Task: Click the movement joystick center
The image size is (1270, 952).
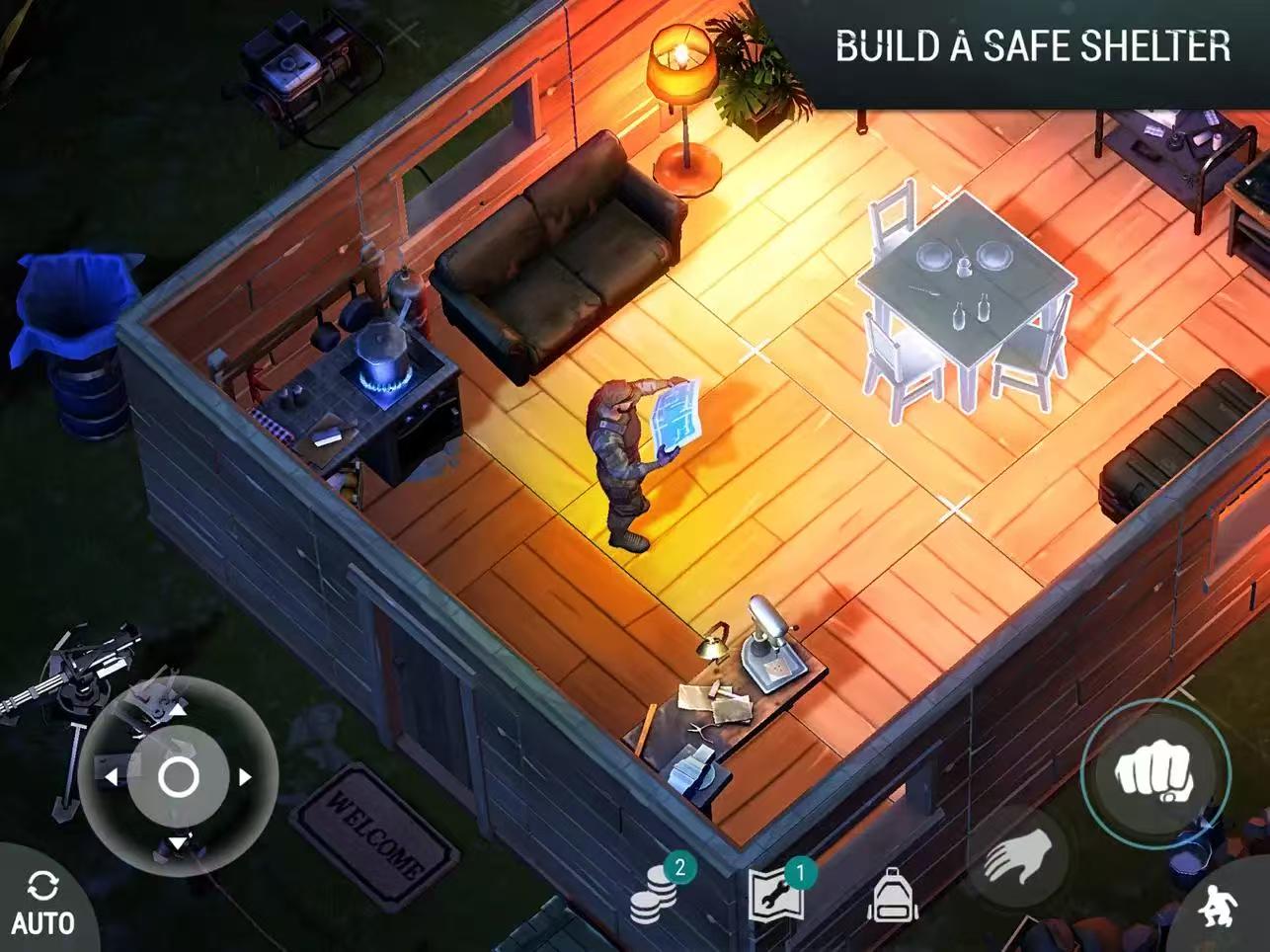Action: [x=178, y=777]
